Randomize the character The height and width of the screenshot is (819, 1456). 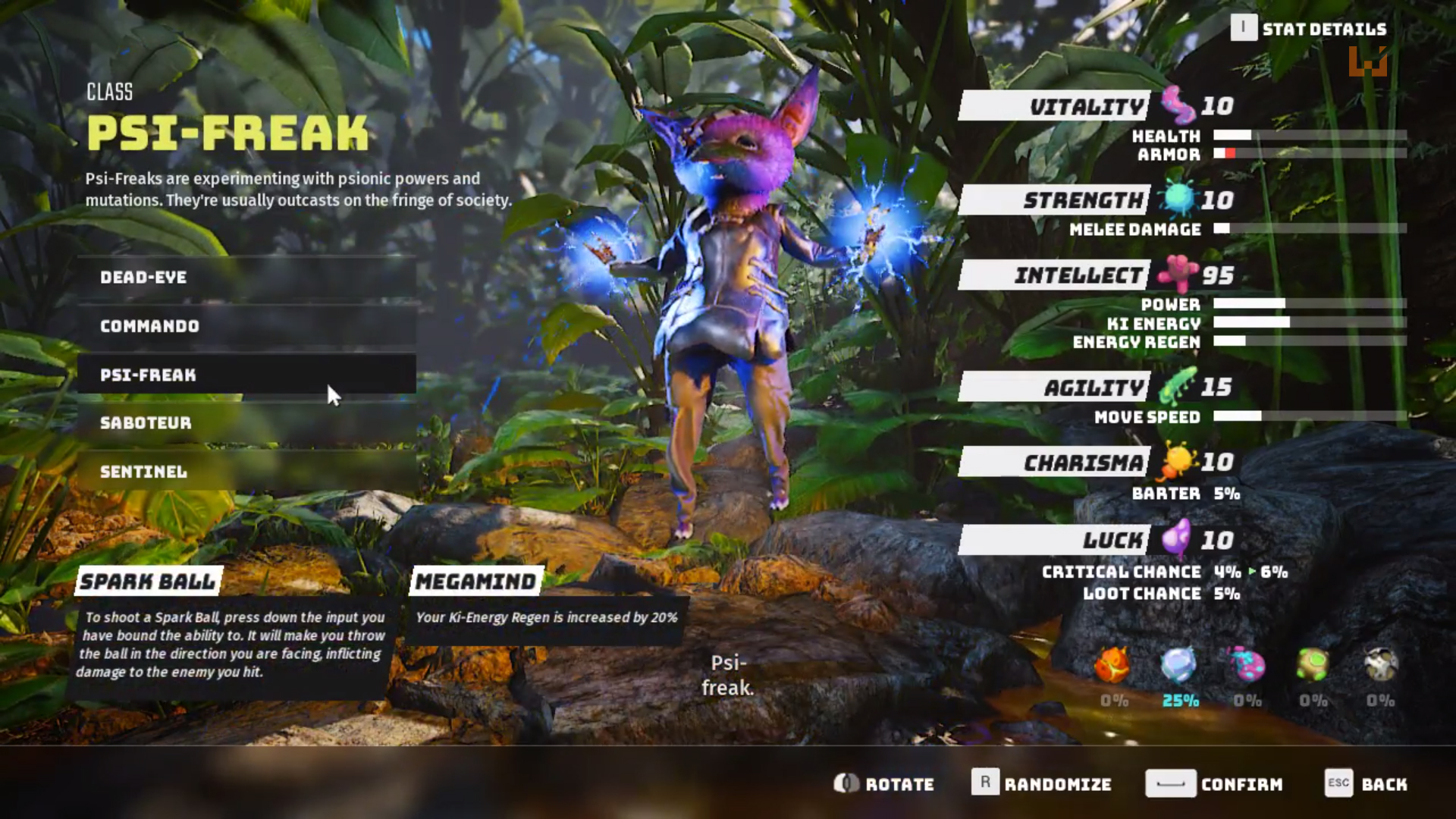pos(1041,784)
